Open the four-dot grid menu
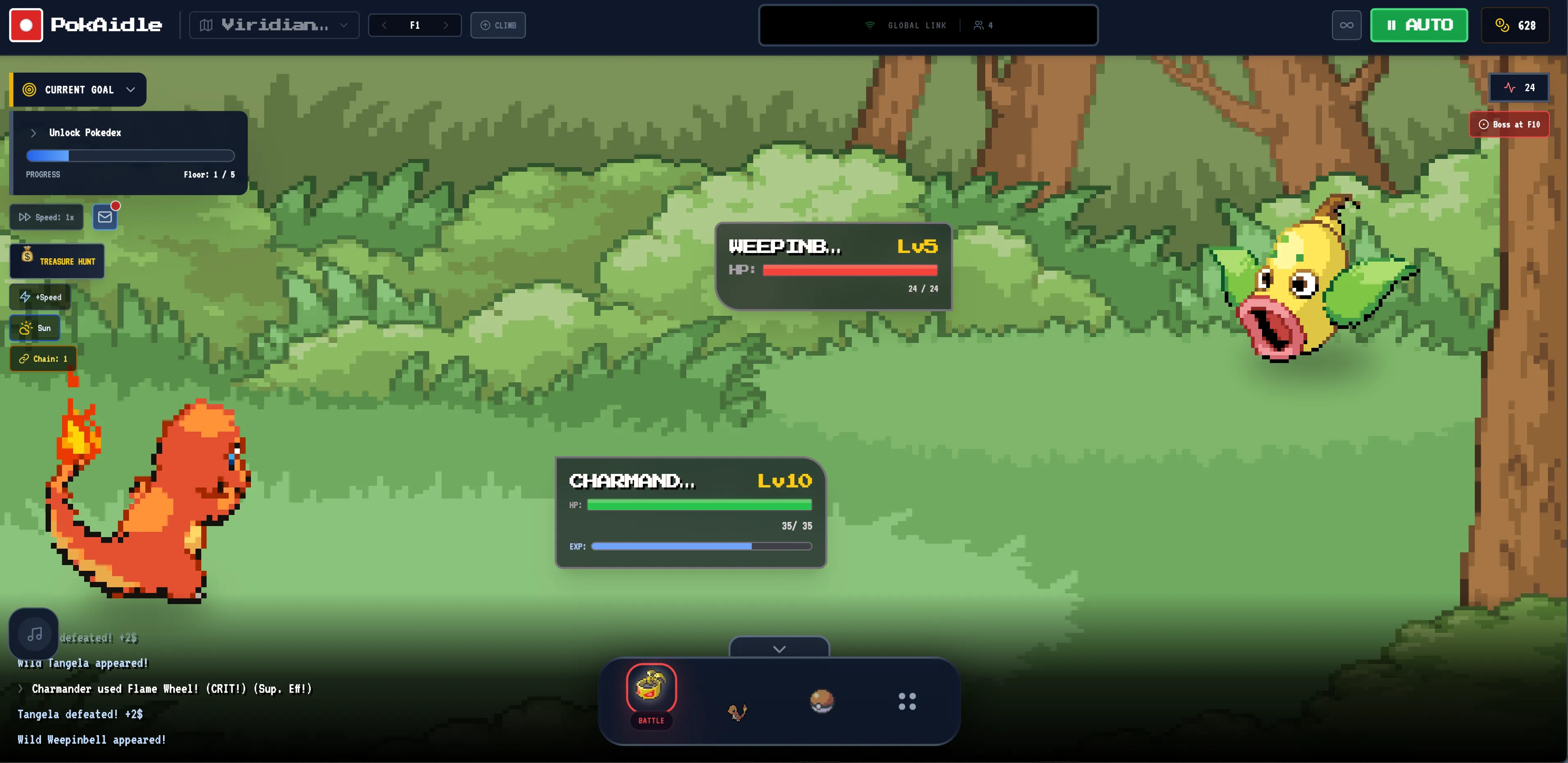 click(x=907, y=701)
